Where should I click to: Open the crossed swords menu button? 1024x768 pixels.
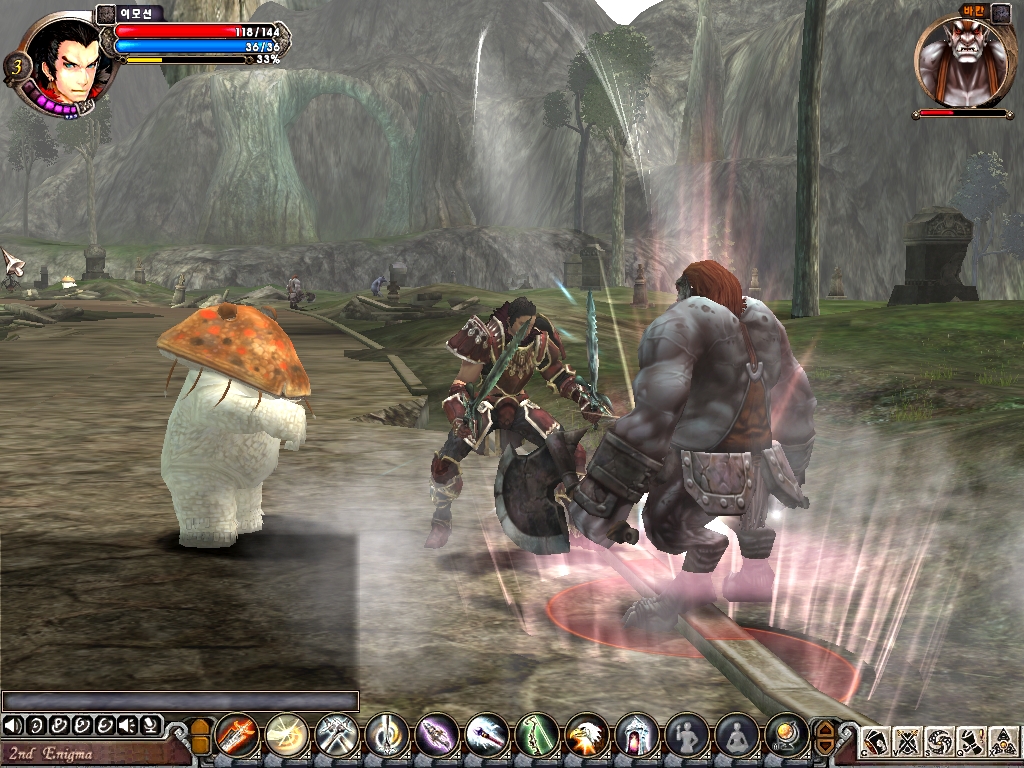[908, 743]
